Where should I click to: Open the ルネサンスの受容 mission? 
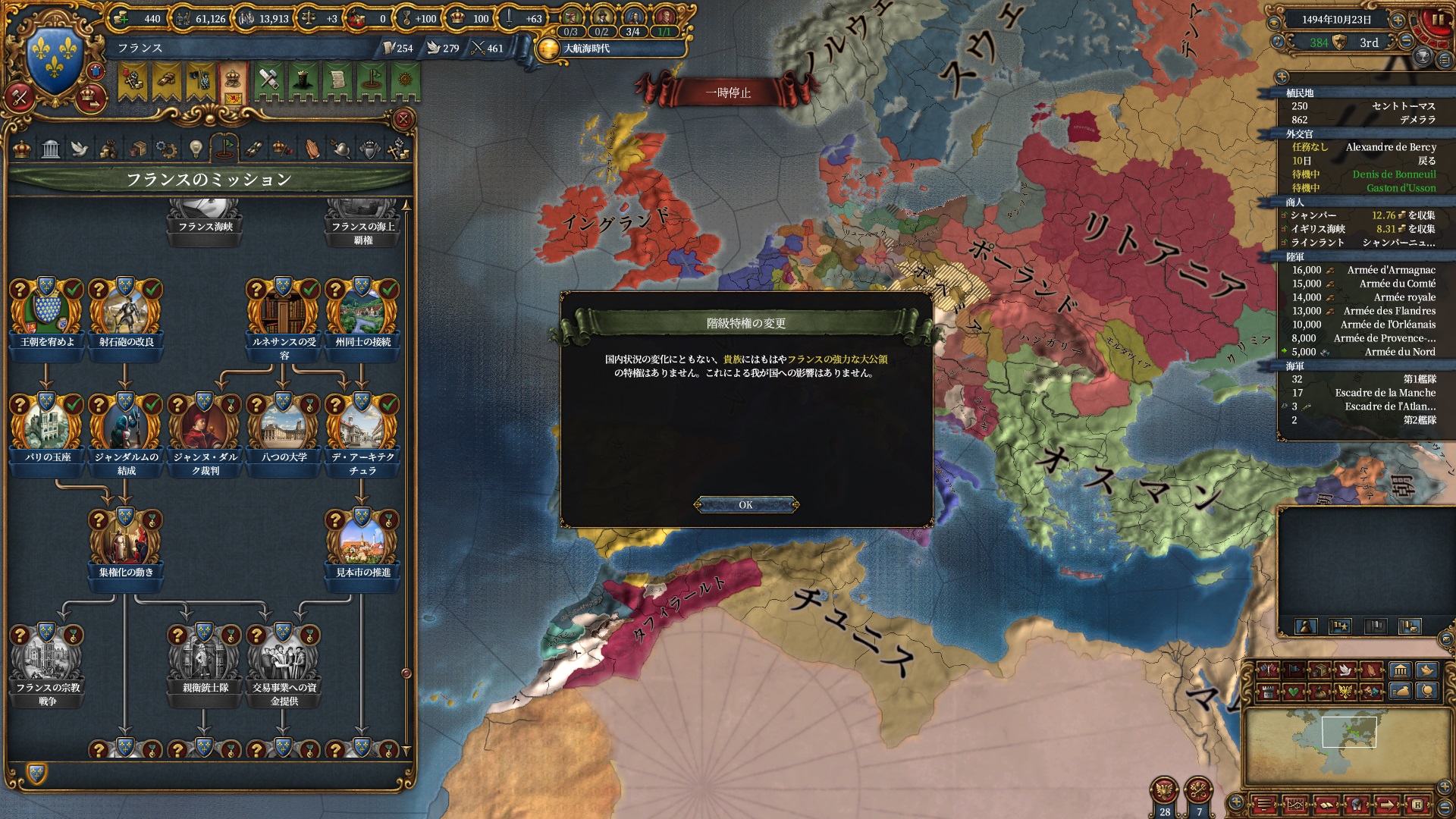284,312
